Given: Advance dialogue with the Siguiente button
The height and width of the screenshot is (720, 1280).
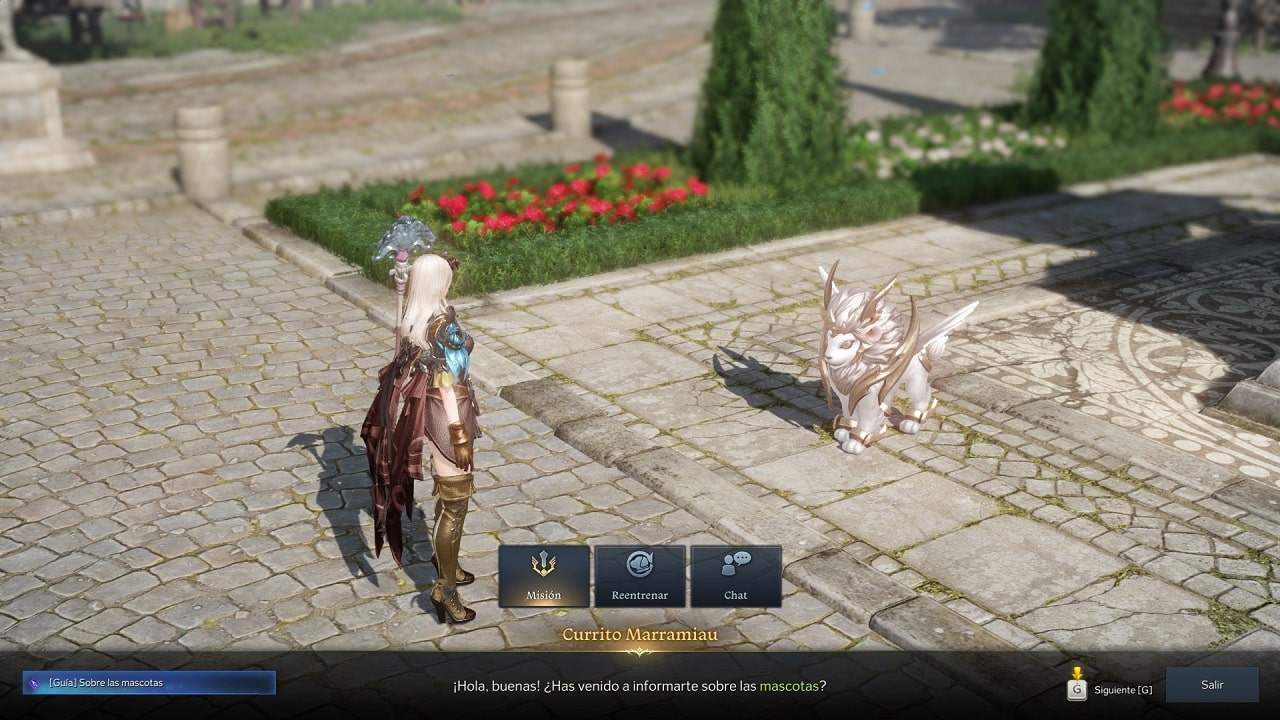Looking at the screenshot, I should coord(1110,689).
